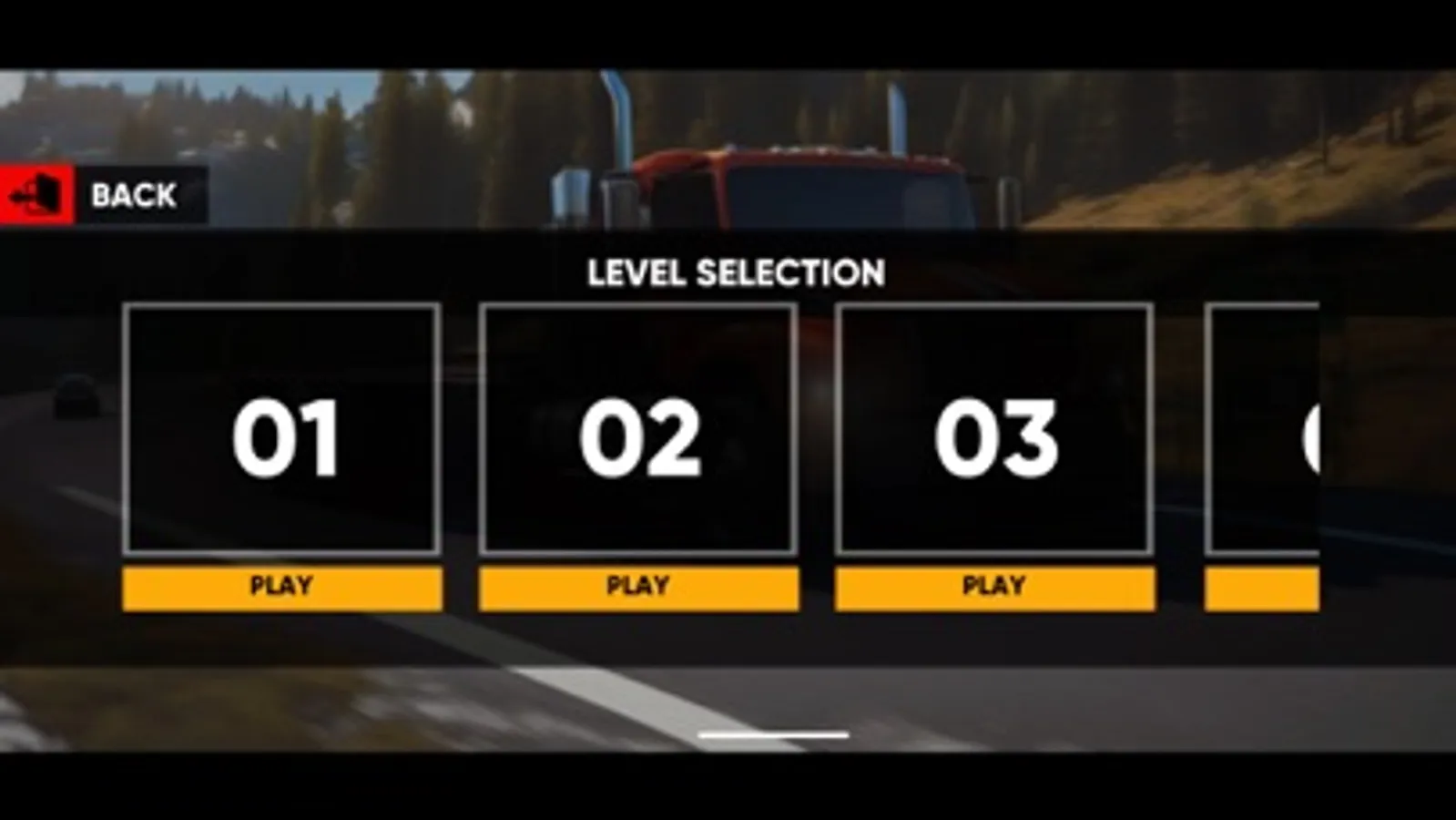The height and width of the screenshot is (820, 1456).
Task: Select the level 02 card
Action: 638,430
